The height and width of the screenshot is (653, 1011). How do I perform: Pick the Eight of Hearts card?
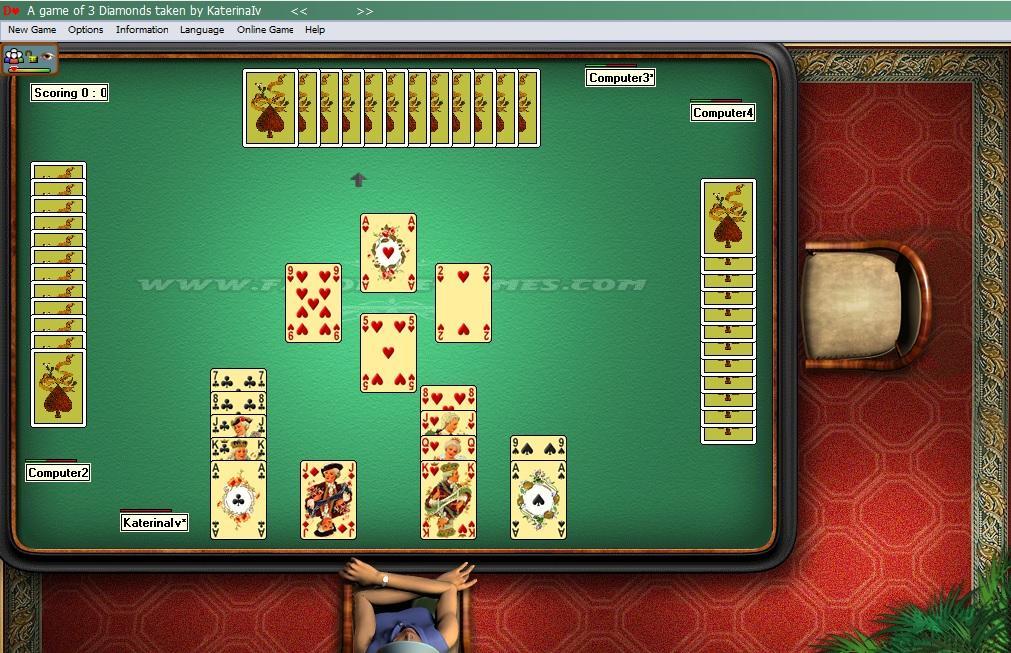tap(448, 397)
